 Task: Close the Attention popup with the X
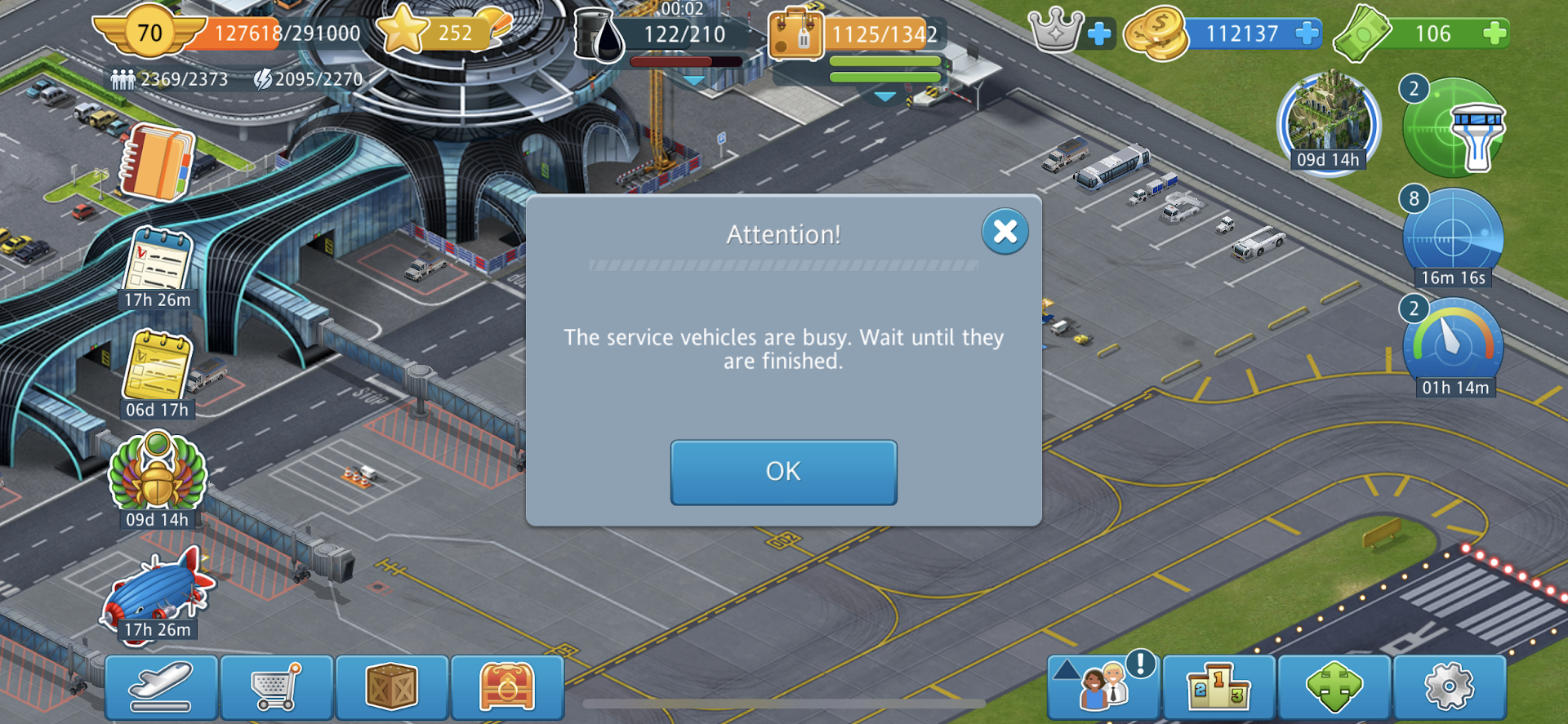[1004, 232]
